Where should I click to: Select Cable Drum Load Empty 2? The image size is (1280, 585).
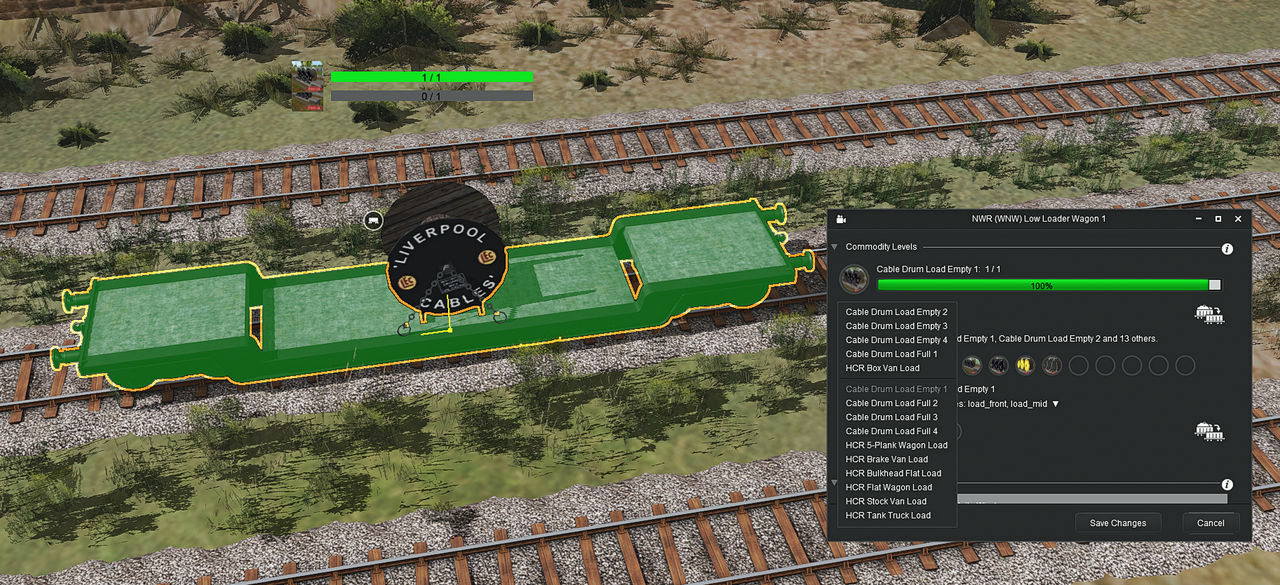pos(896,312)
